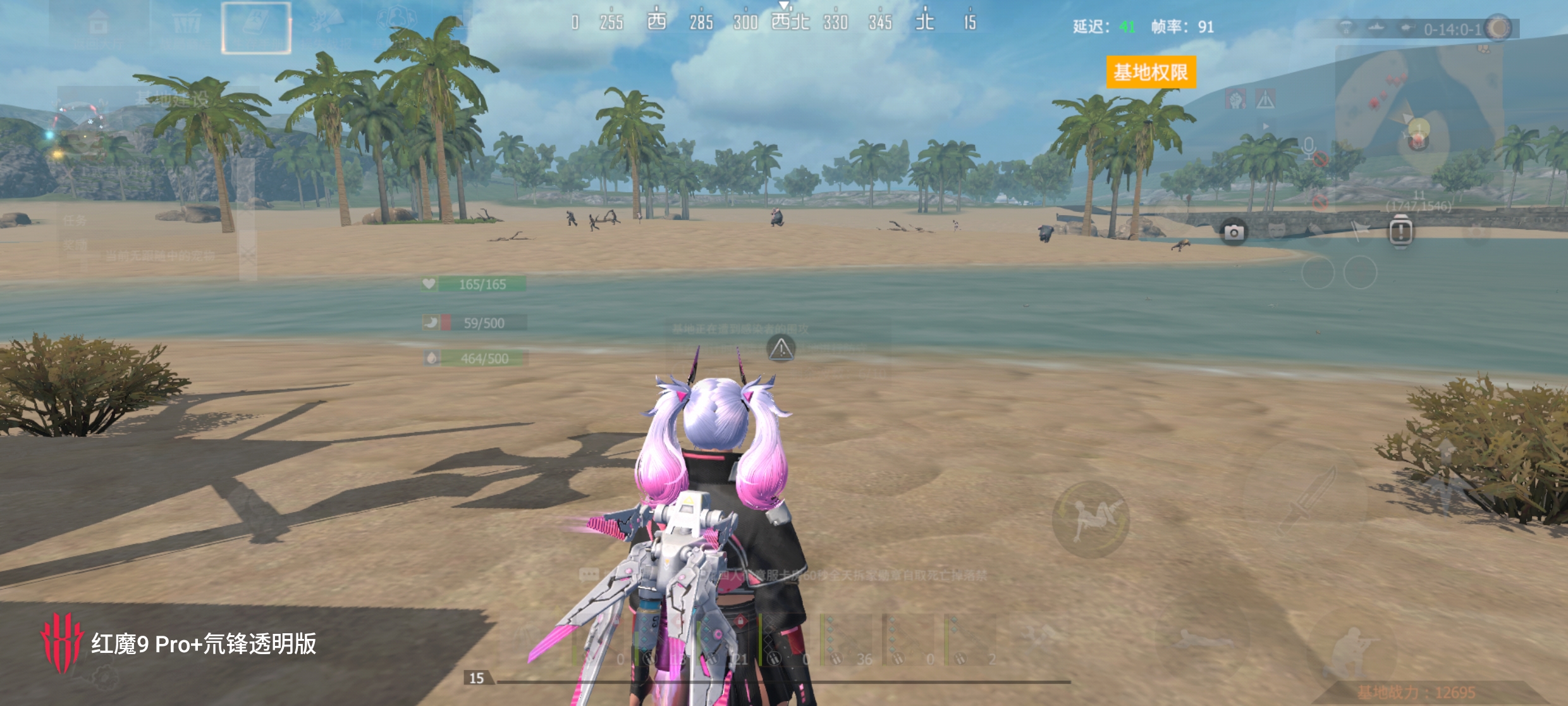Tap the orange 基地权限 button
Screen dimensions: 1568x706
coord(1151,72)
